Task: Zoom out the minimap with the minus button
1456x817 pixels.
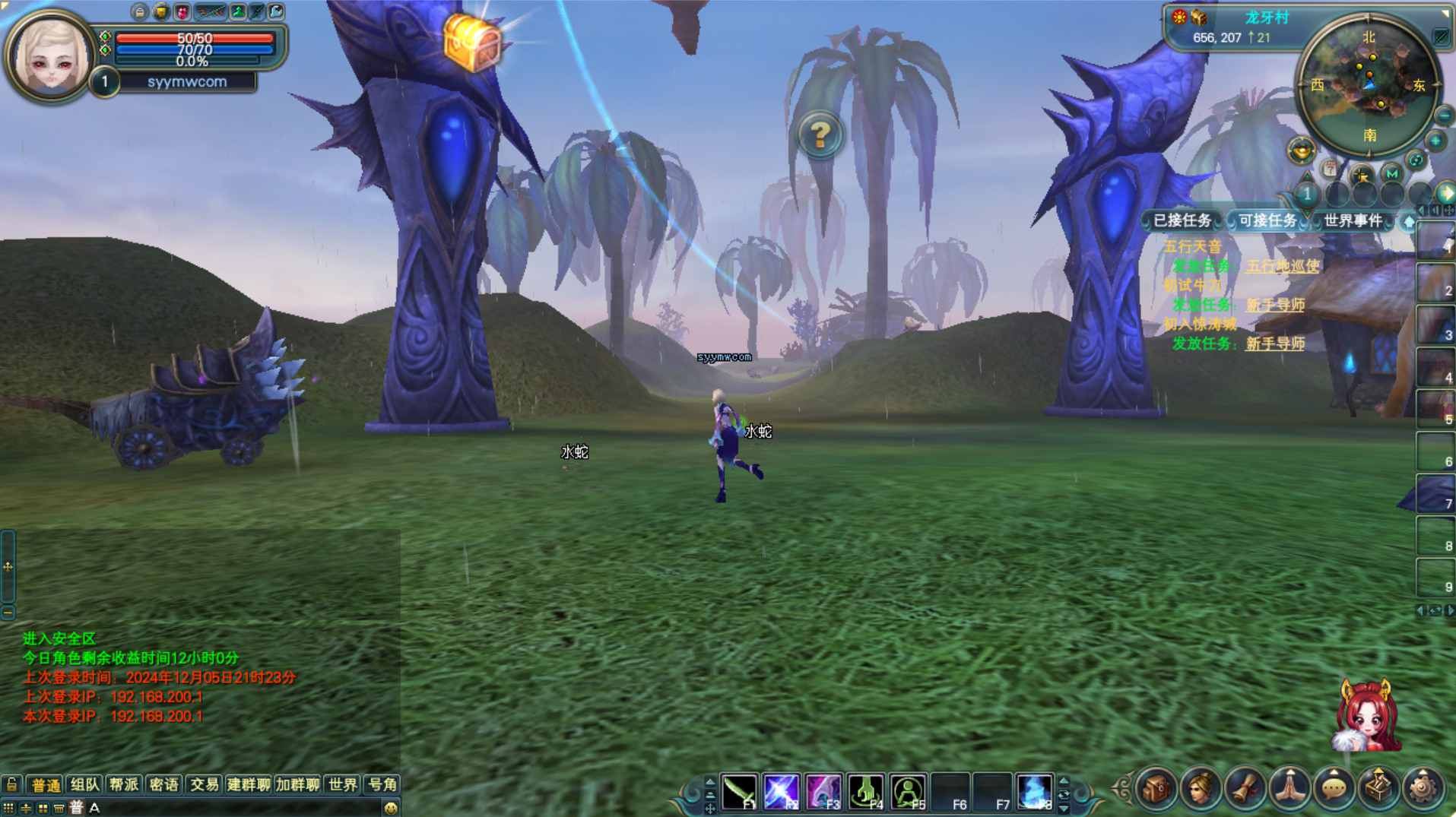Action: [1444, 116]
